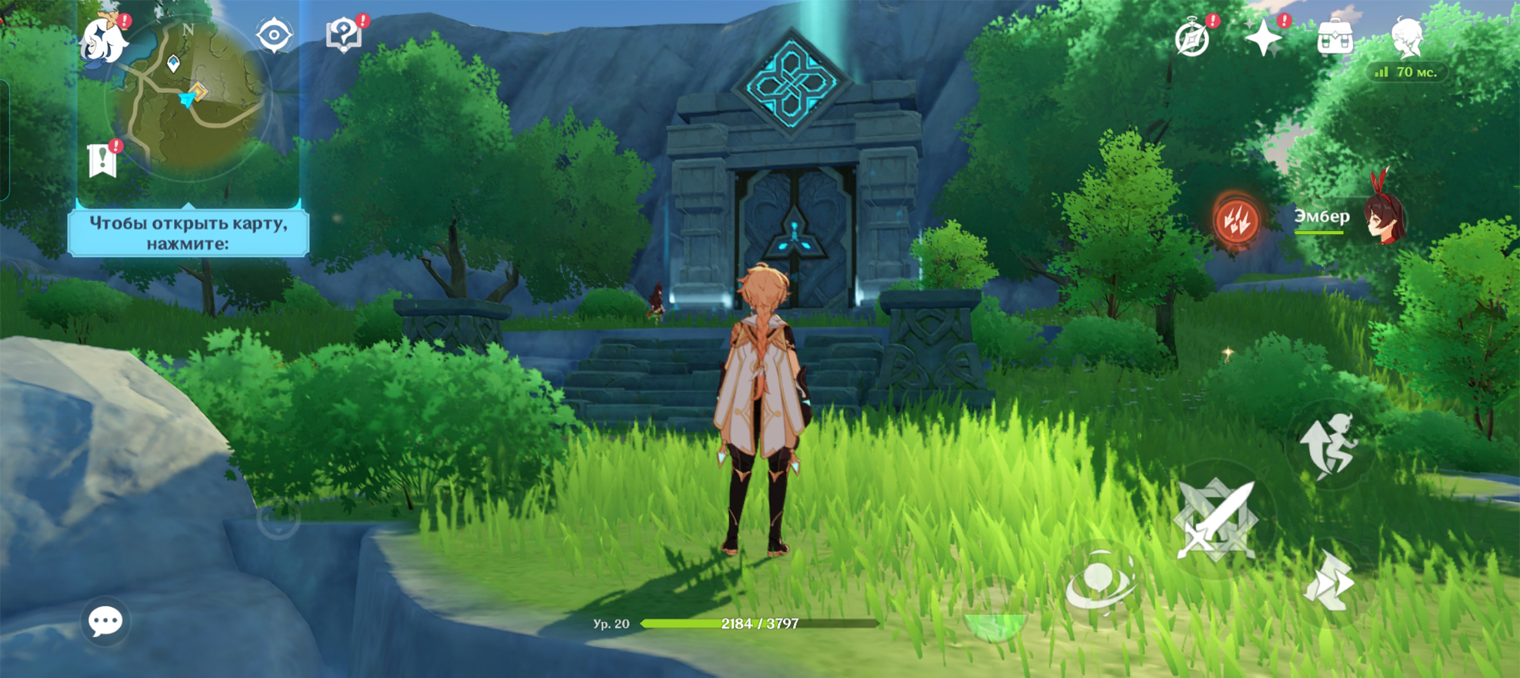Viewport: 1520px width, 678px height.
Task: Open the Paimon main menu
Action: [x=104, y=40]
